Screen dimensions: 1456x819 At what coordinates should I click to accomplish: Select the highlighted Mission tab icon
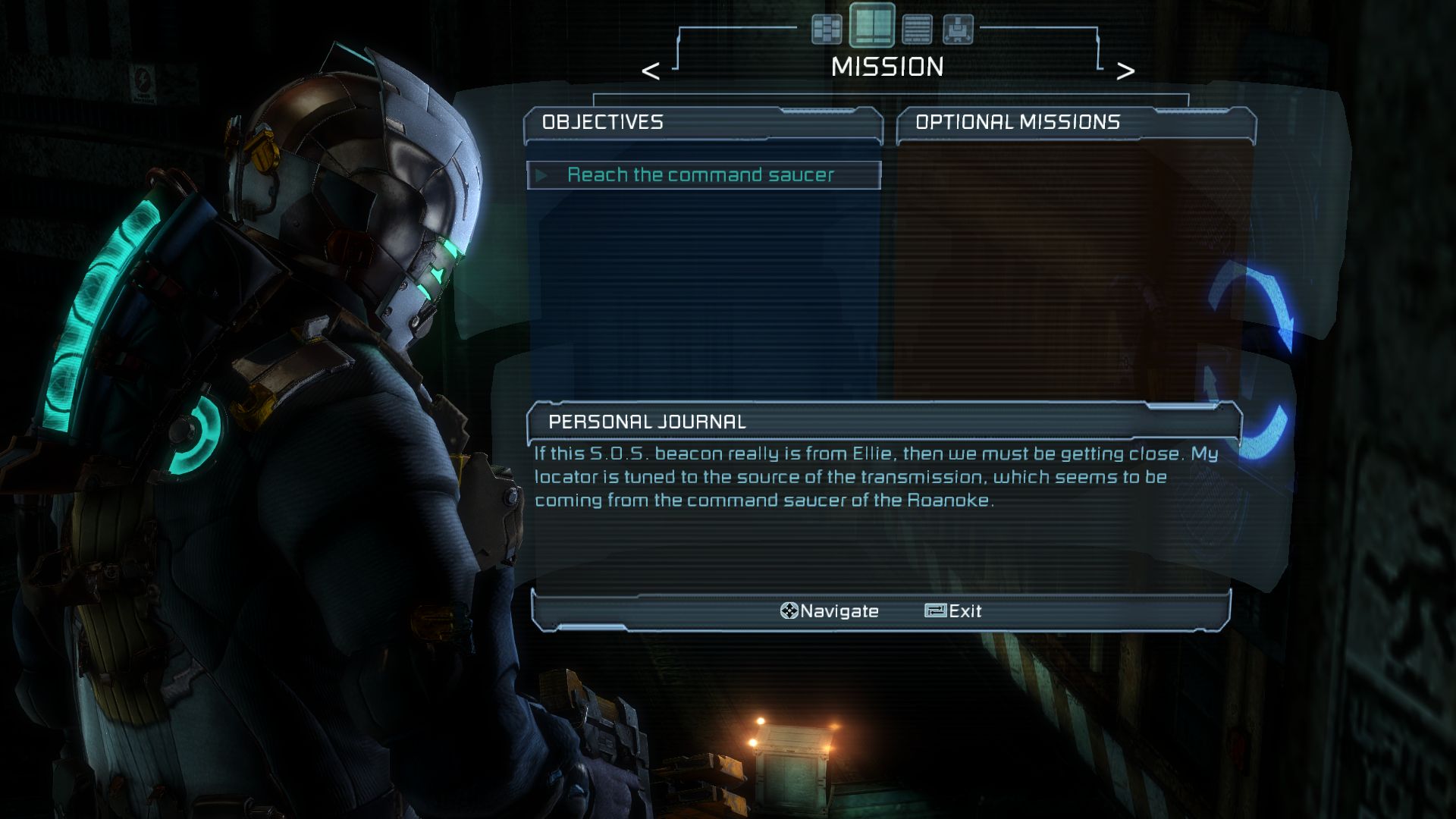point(871,26)
